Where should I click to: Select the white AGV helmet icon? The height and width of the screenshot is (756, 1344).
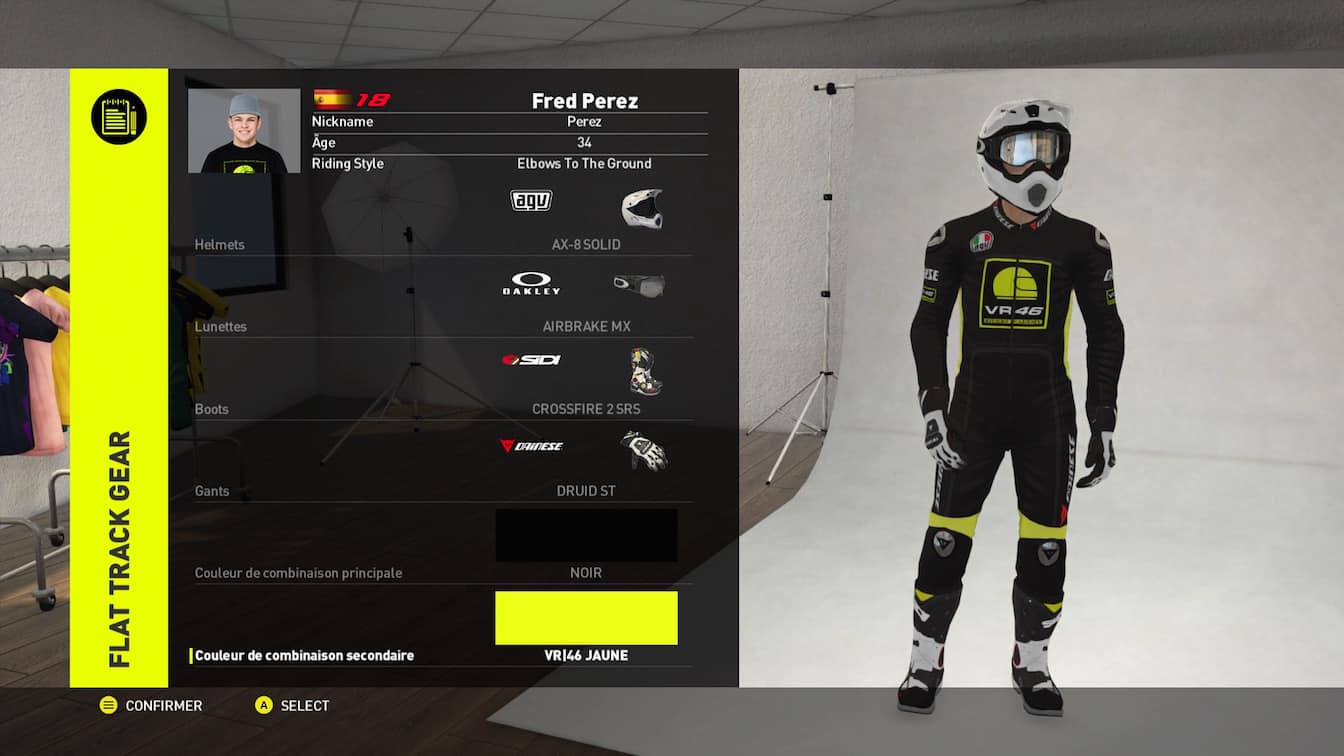(x=642, y=208)
